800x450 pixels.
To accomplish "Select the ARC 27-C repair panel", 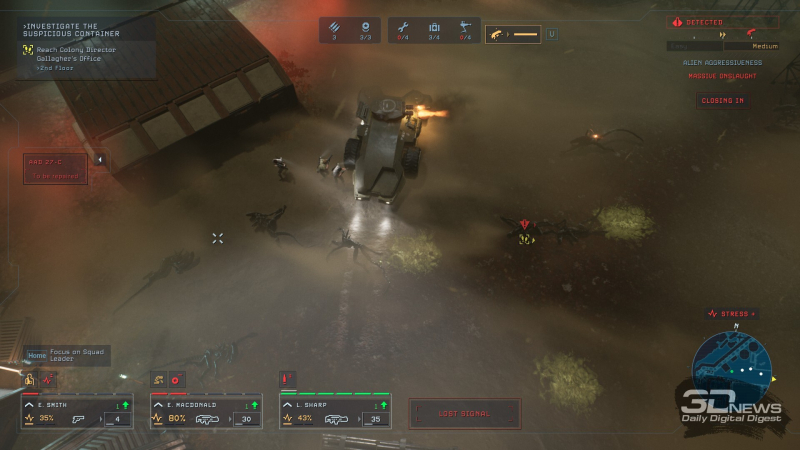I will (x=55, y=168).
